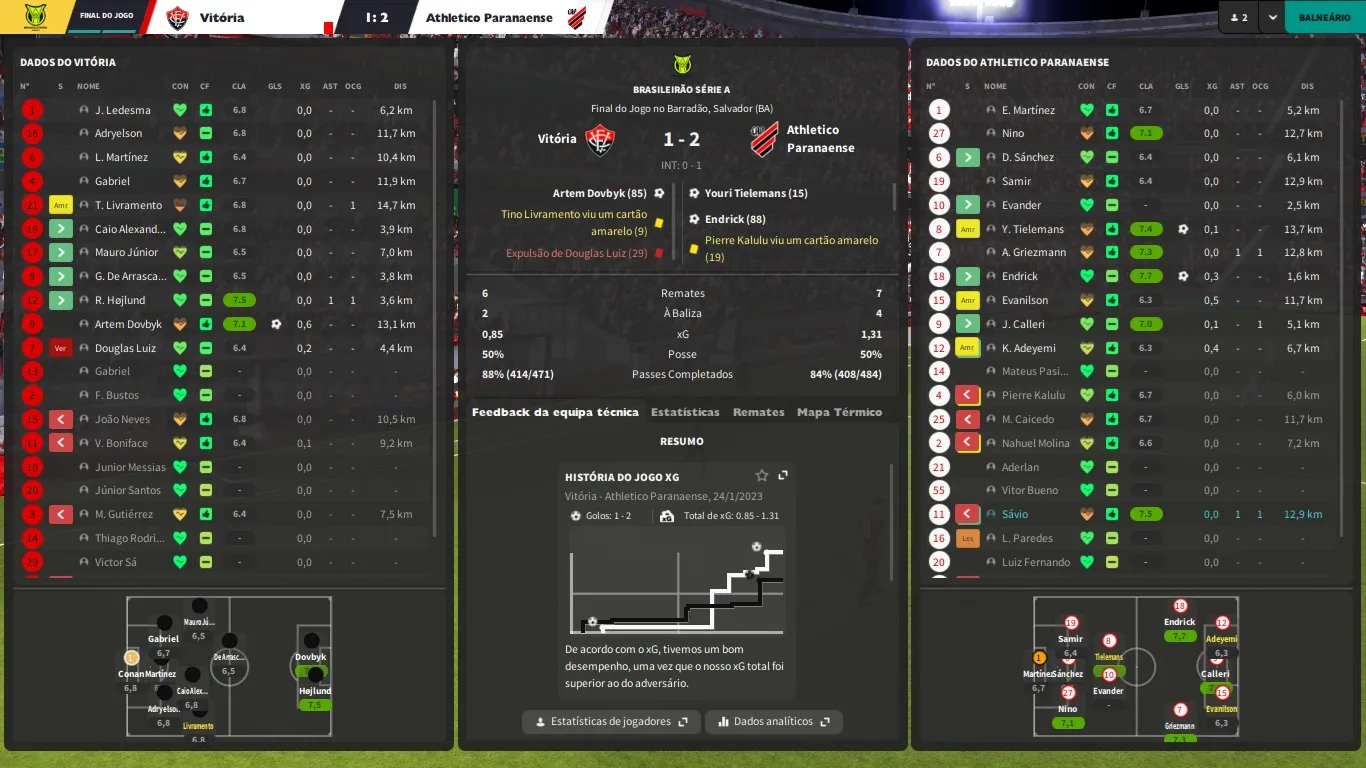Choose A. Griezmann from the player list
Viewport: 1366px width, 768px height.
pos(1034,252)
